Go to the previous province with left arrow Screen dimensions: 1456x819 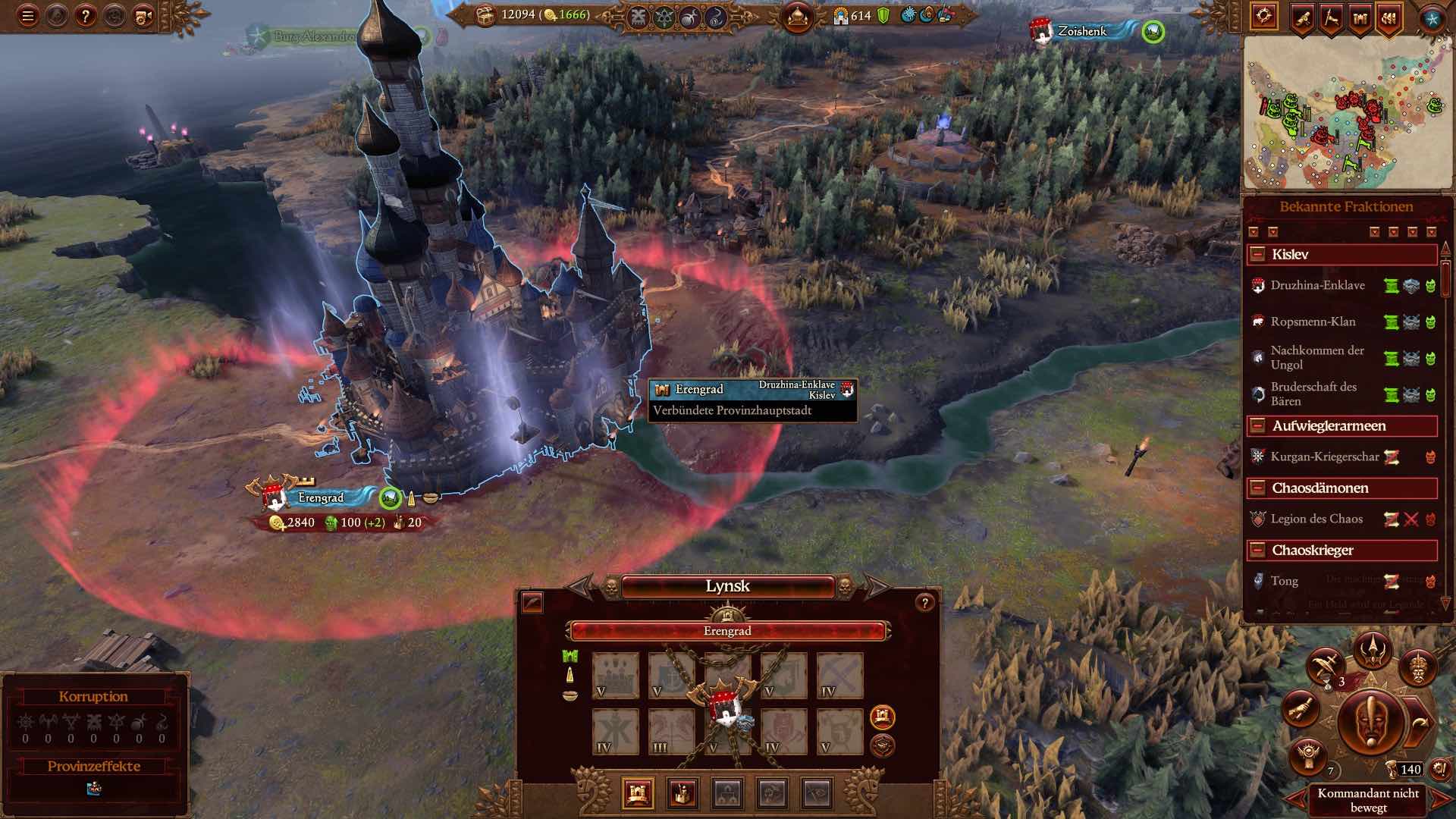coord(580,586)
